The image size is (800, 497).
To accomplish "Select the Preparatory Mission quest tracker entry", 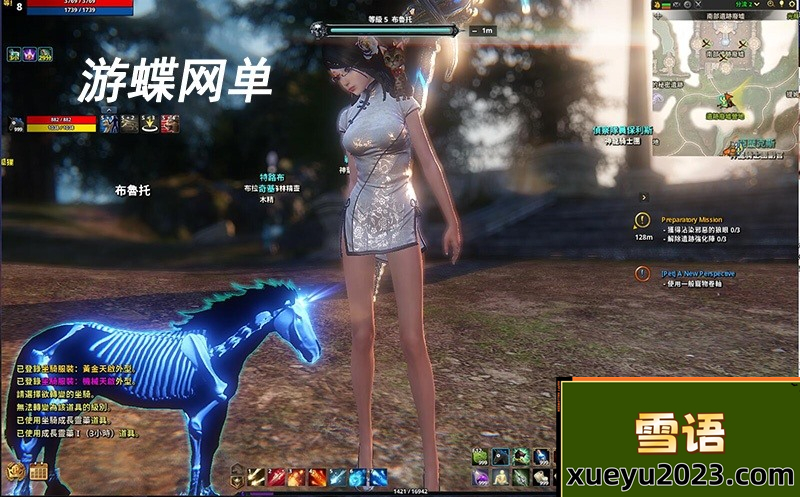I will click(691, 219).
